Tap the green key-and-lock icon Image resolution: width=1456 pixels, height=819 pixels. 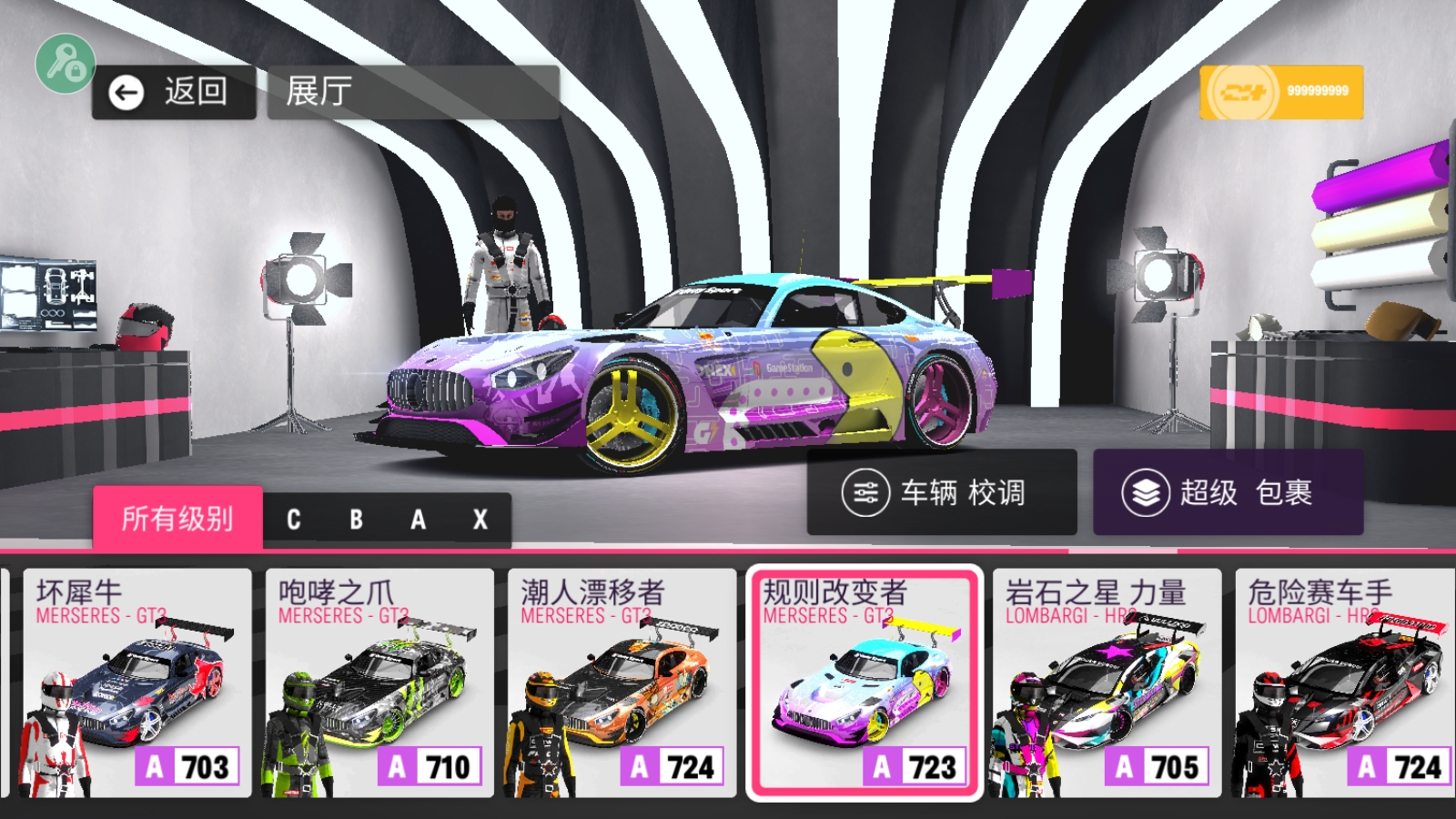pos(65,64)
